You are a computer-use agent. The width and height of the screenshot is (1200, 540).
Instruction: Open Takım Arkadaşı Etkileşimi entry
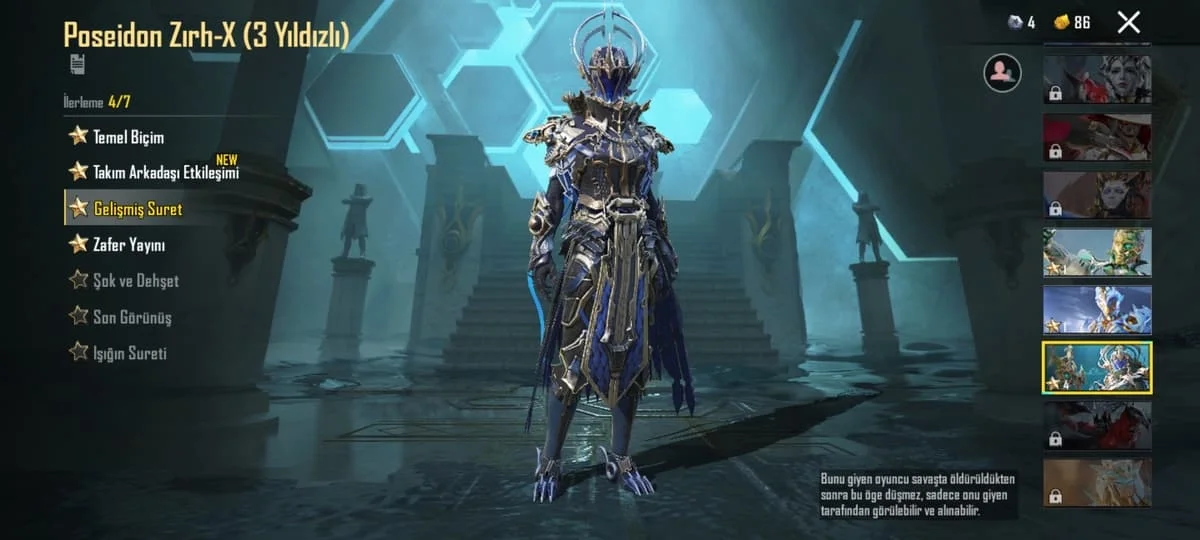point(165,173)
